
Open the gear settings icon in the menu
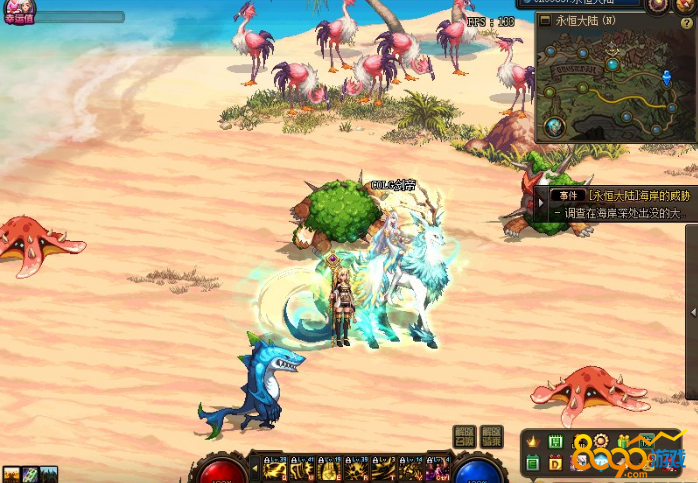tap(600, 441)
